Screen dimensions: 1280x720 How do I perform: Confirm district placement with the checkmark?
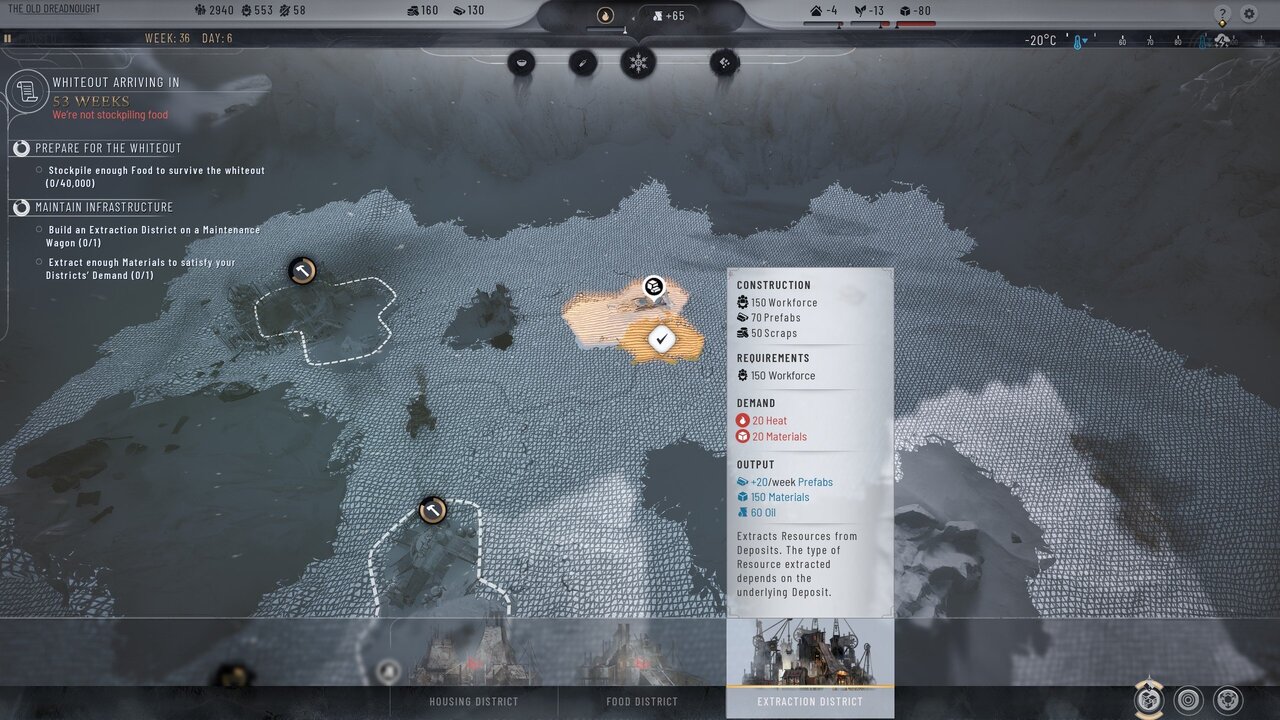point(660,339)
